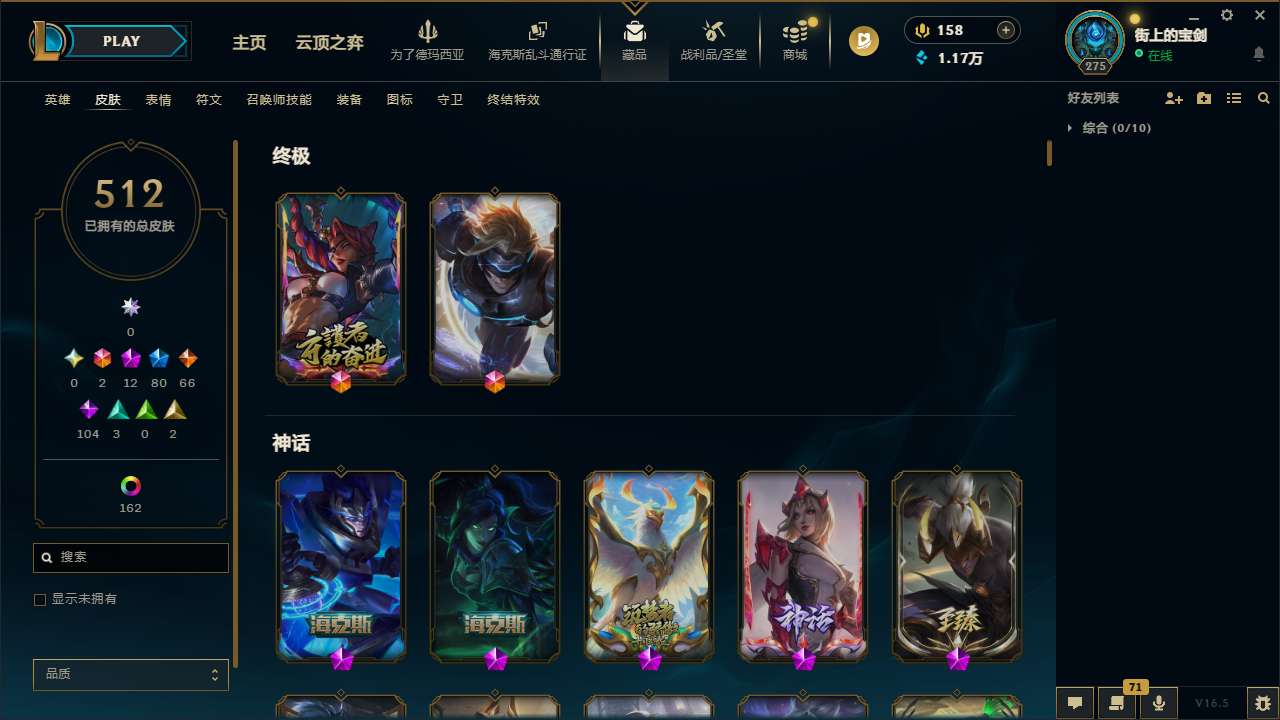The image size is (1280, 720).
Task: Switch to the 符文 tab
Action: (x=209, y=99)
